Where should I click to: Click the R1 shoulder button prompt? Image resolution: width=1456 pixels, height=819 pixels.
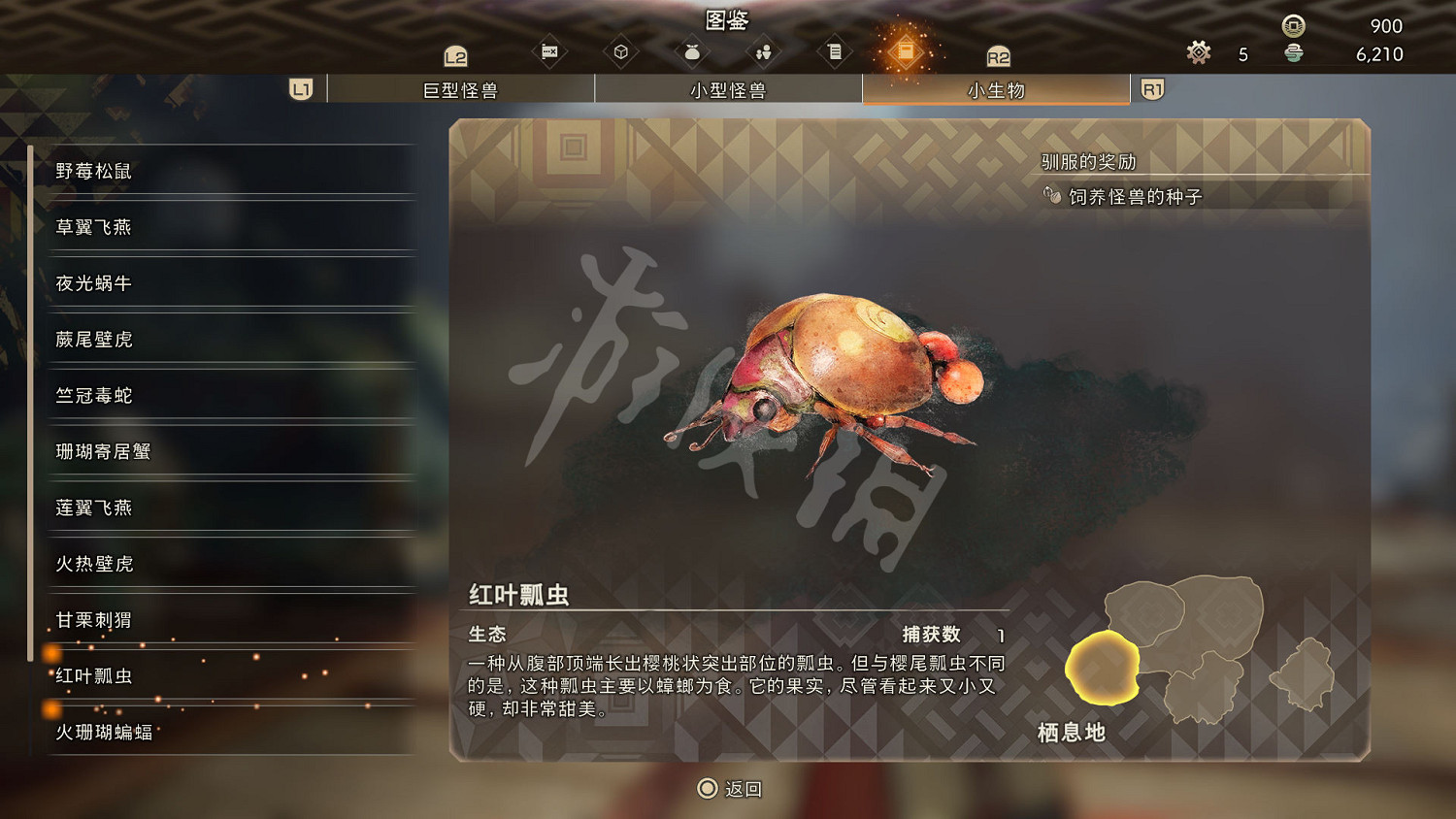click(1151, 88)
